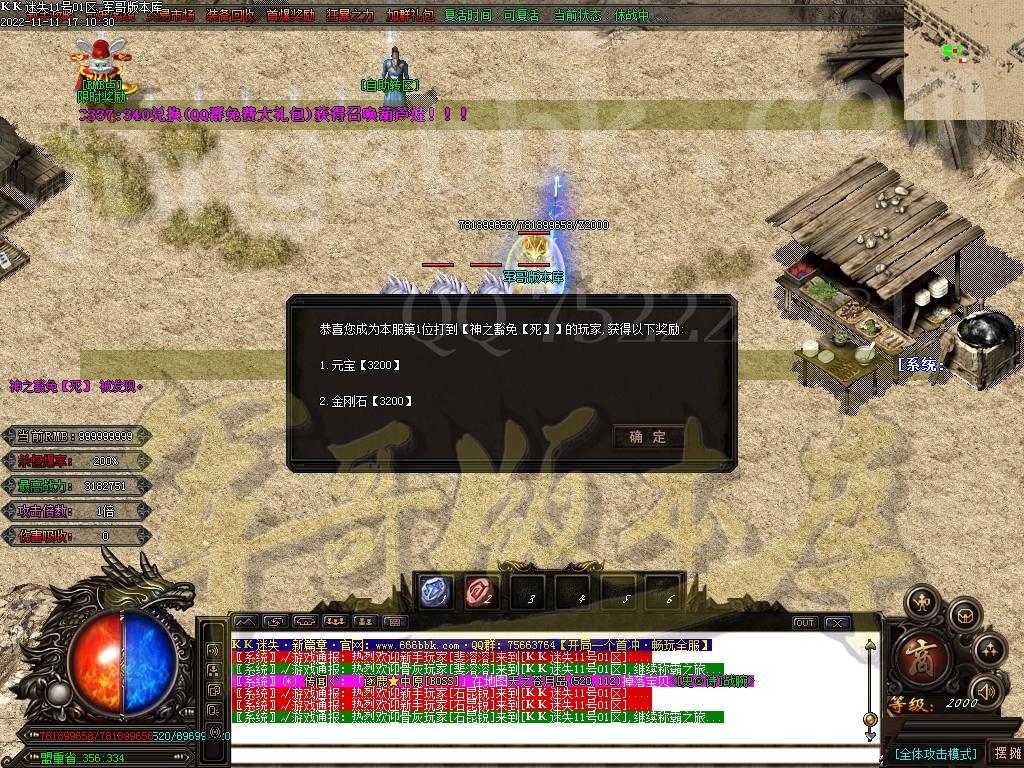
Task: Click the minimap in the corner
Action: point(963,60)
